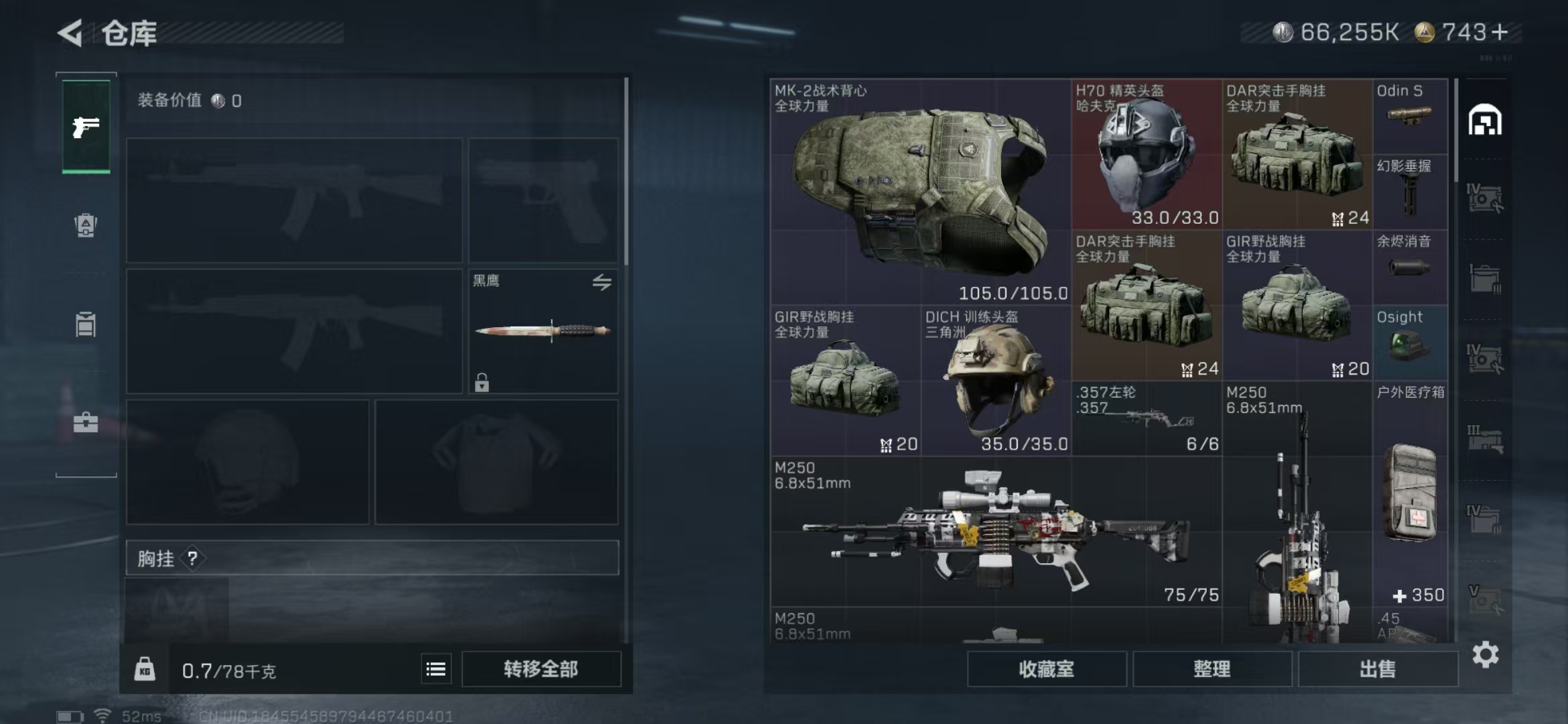Select the Odin S attachment

click(1410, 115)
